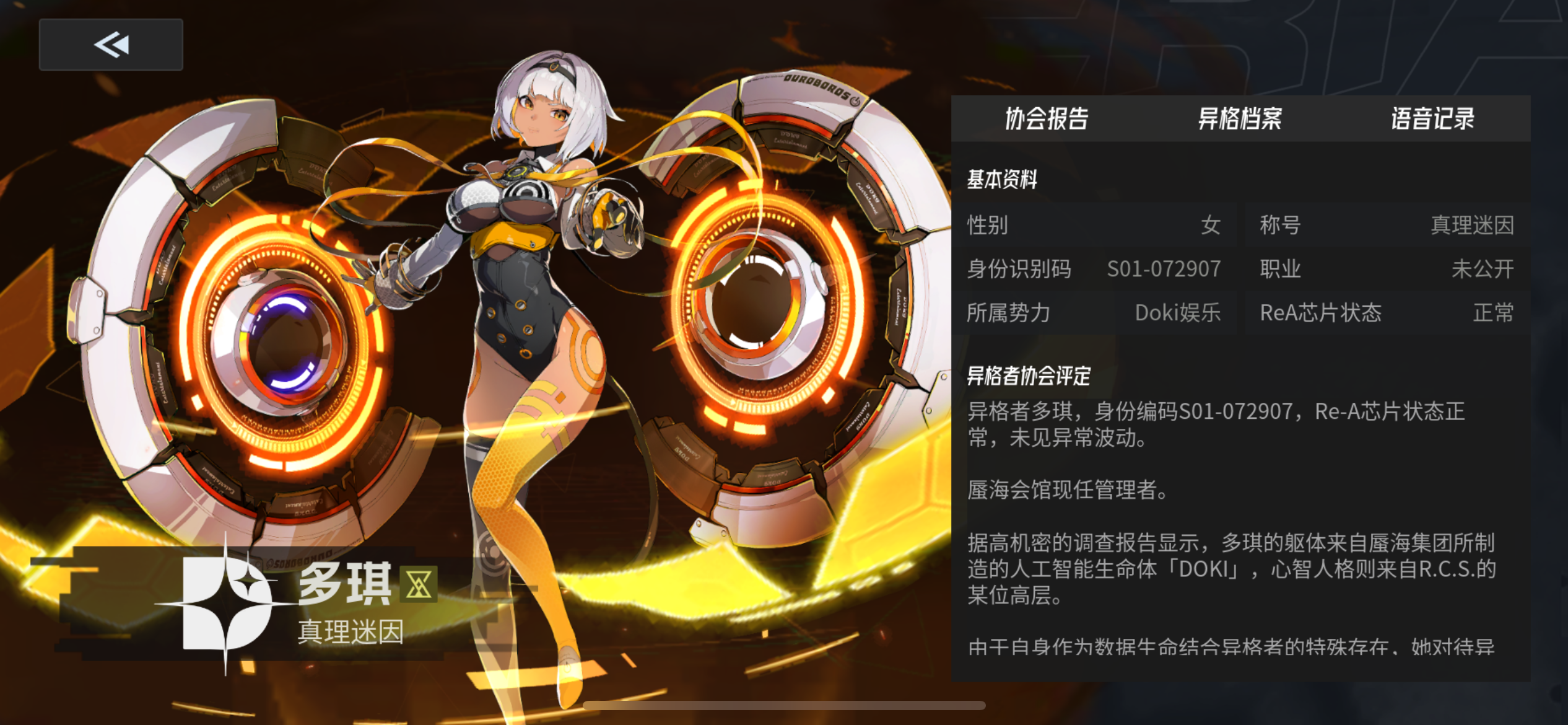Click the back arrow button top-left
The height and width of the screenshot is (725, 1568).
coord(110,44)
